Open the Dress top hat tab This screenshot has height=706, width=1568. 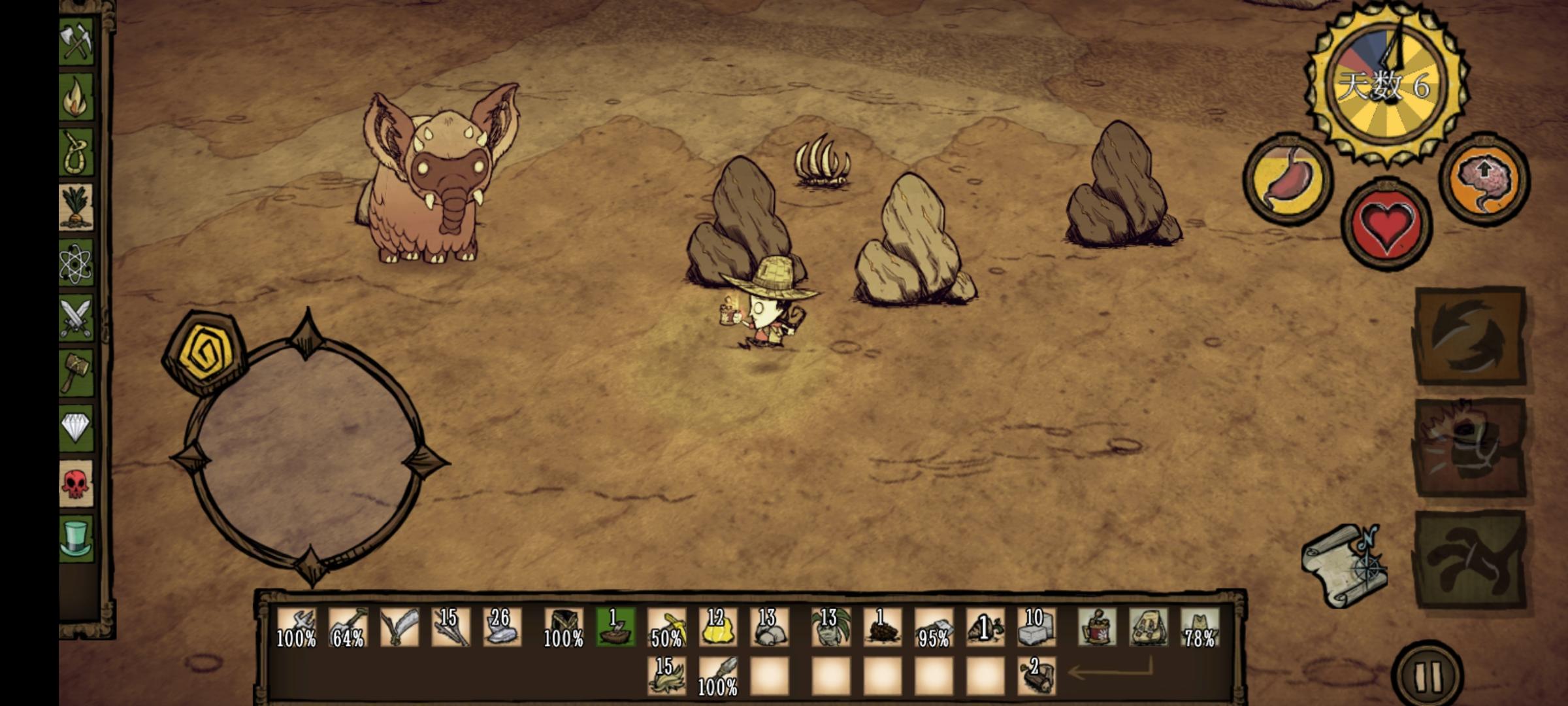(76, 538)
